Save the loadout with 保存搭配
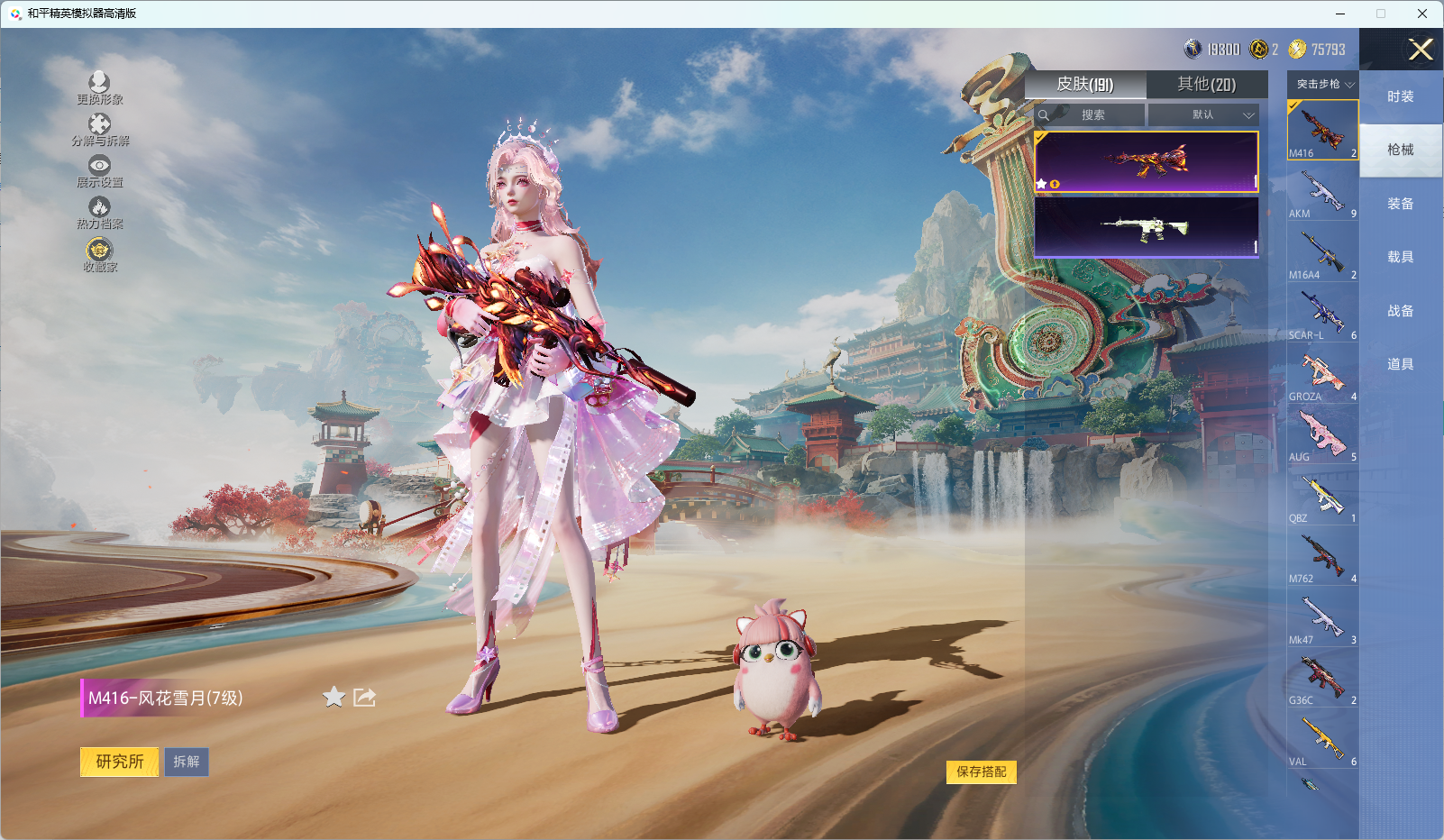Image resolution: width=1444 pixels, height=840 pixels. pos(982,772)
